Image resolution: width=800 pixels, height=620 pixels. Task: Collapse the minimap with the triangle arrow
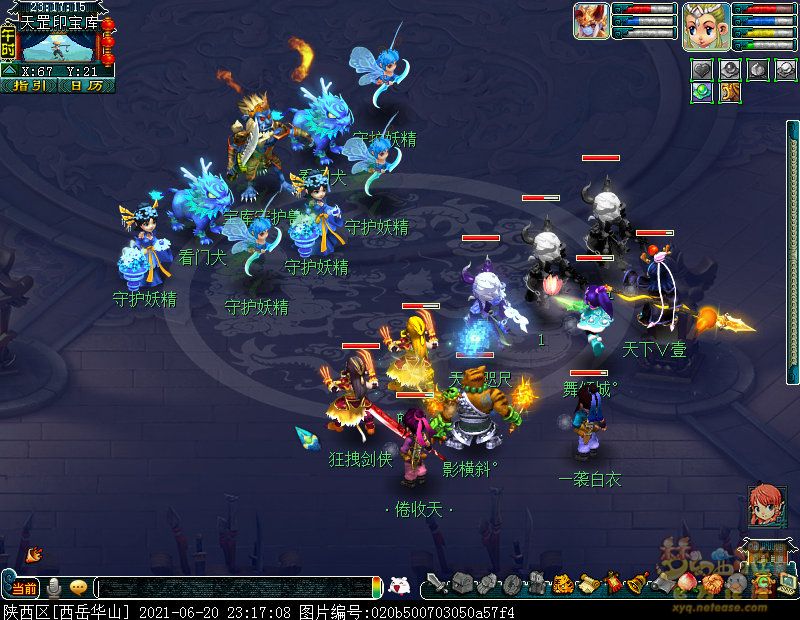tap(8, 72)
